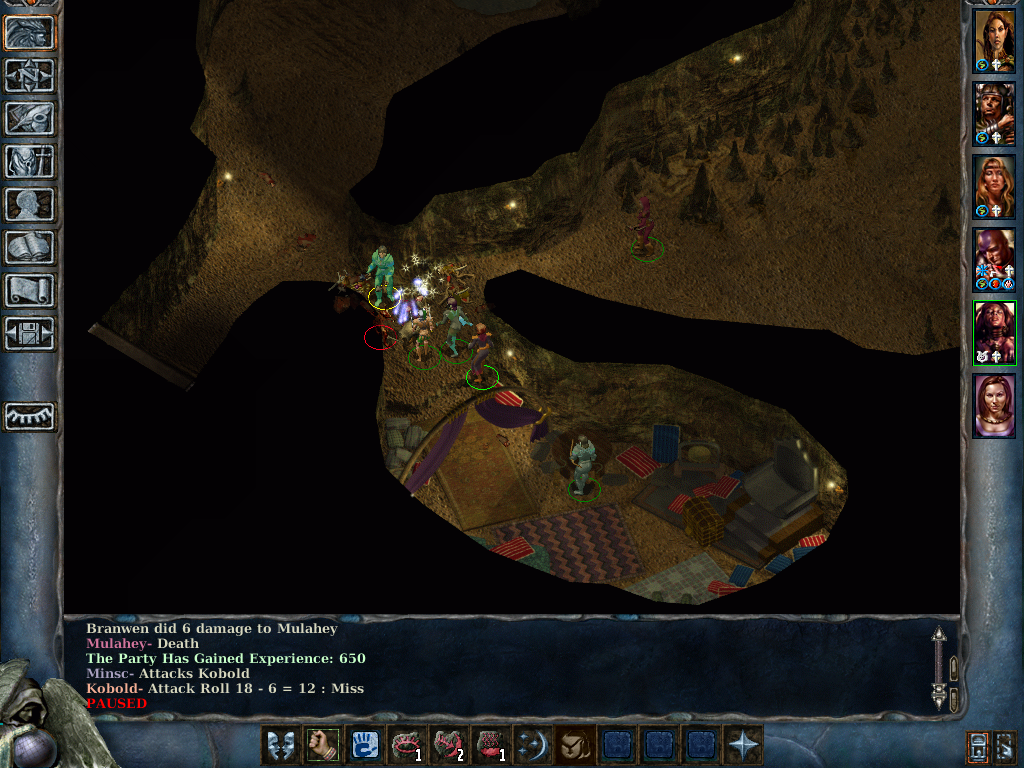Click the return-to-game face button

coord(30,32)
